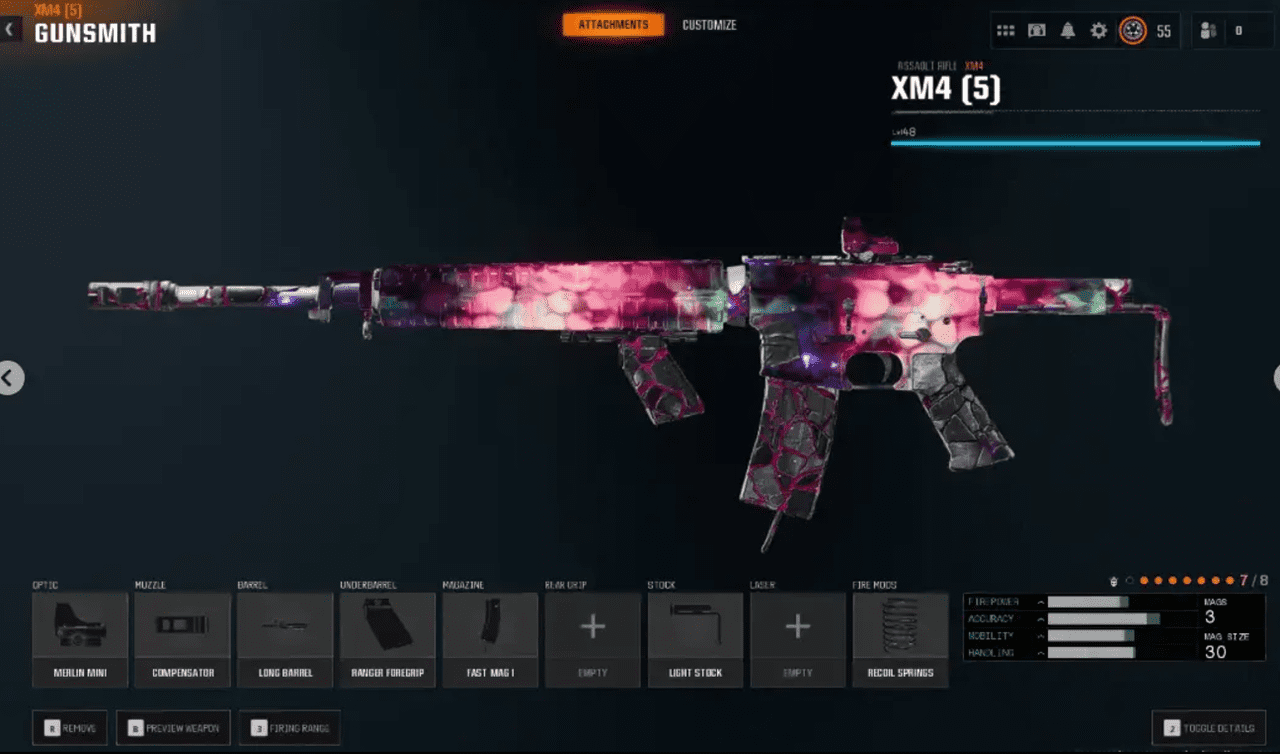Launch the Firing Range
The image size is (1280, 754).
click(289, 728)
